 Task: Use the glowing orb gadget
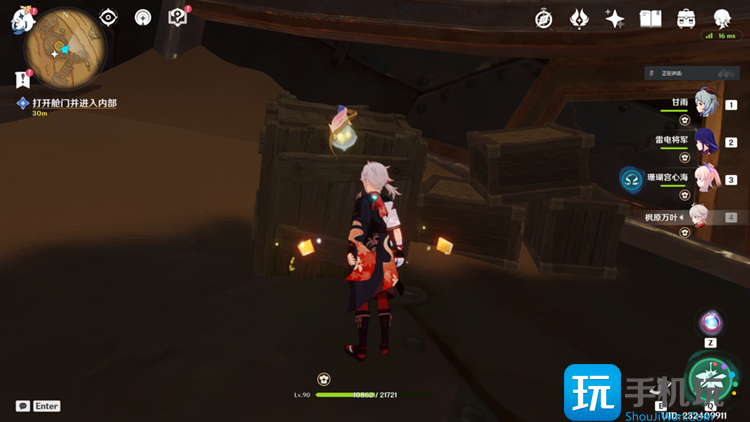(x=711, y=322)
